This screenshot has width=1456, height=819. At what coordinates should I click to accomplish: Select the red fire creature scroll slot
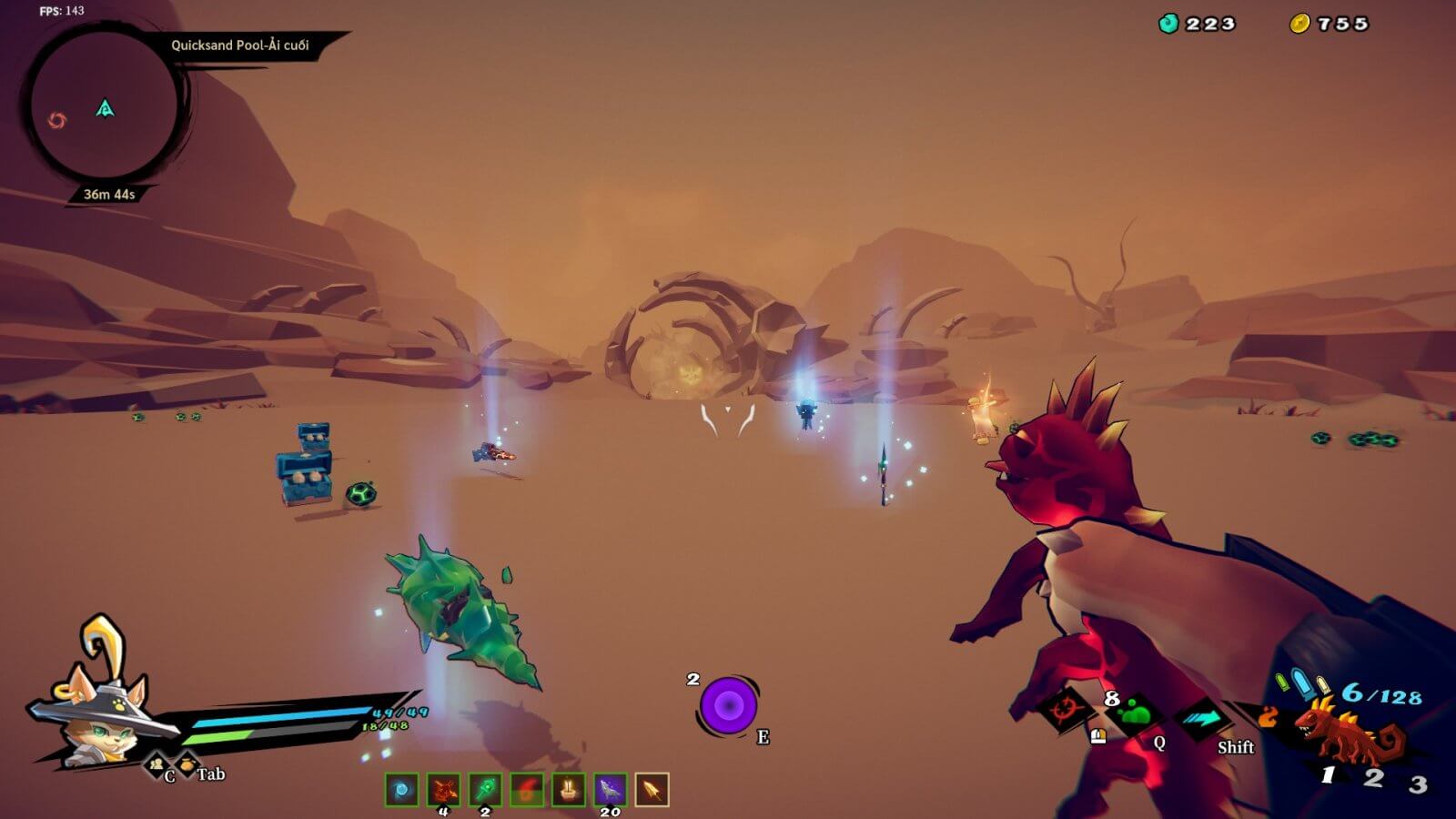point(444,790)
